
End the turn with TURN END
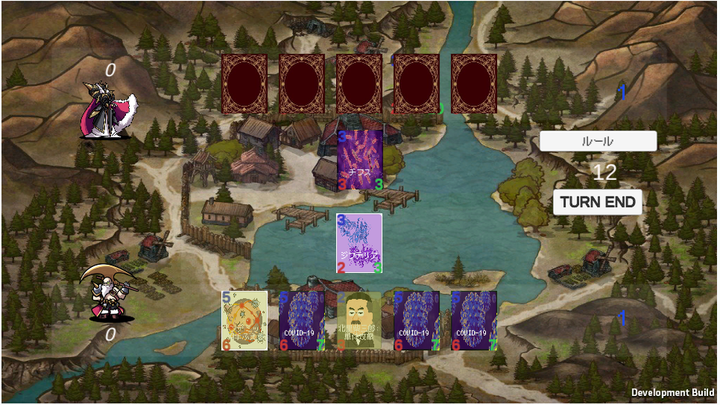(597, 202)
